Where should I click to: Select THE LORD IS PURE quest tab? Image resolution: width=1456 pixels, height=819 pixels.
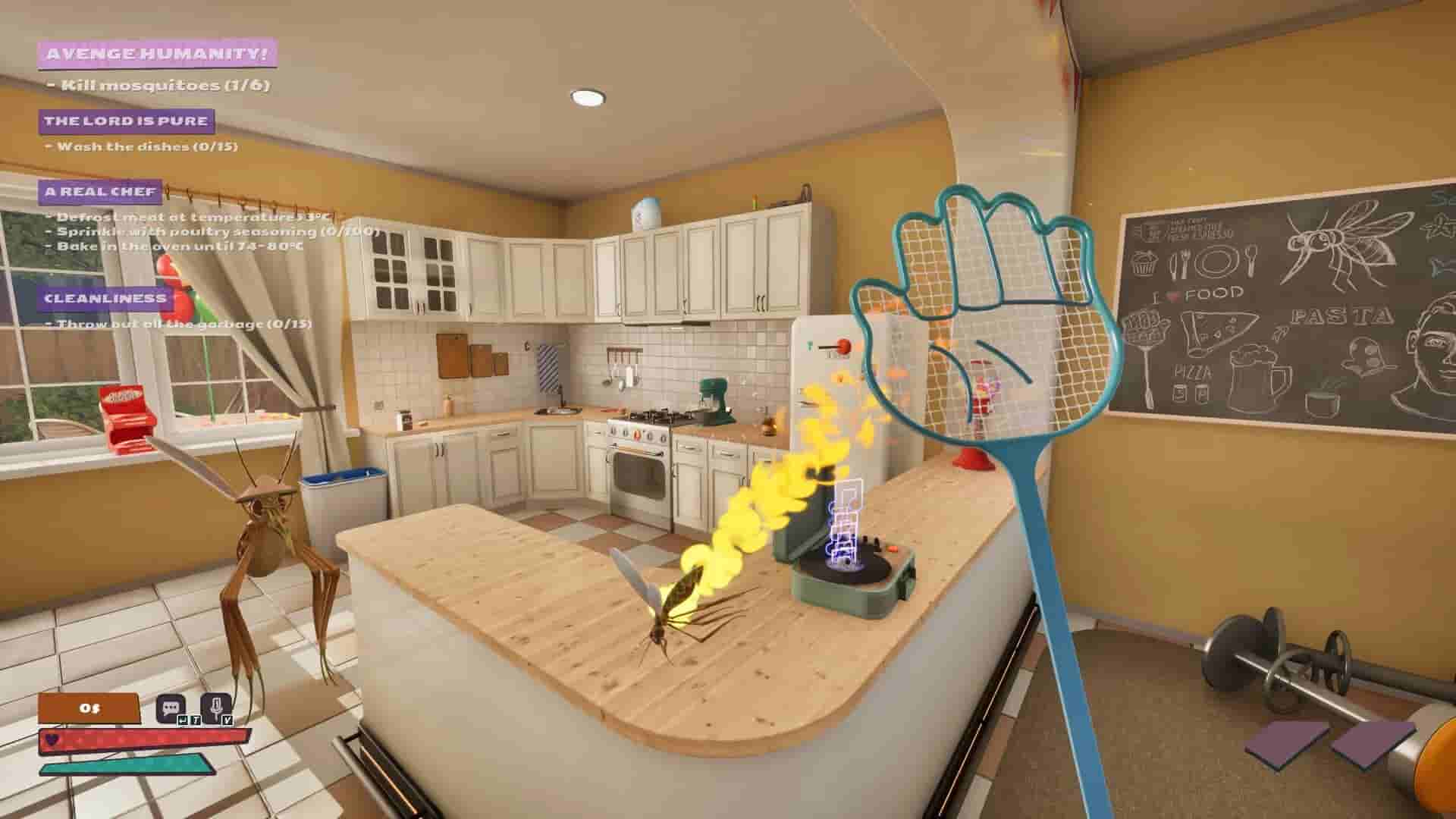(126, 119)
